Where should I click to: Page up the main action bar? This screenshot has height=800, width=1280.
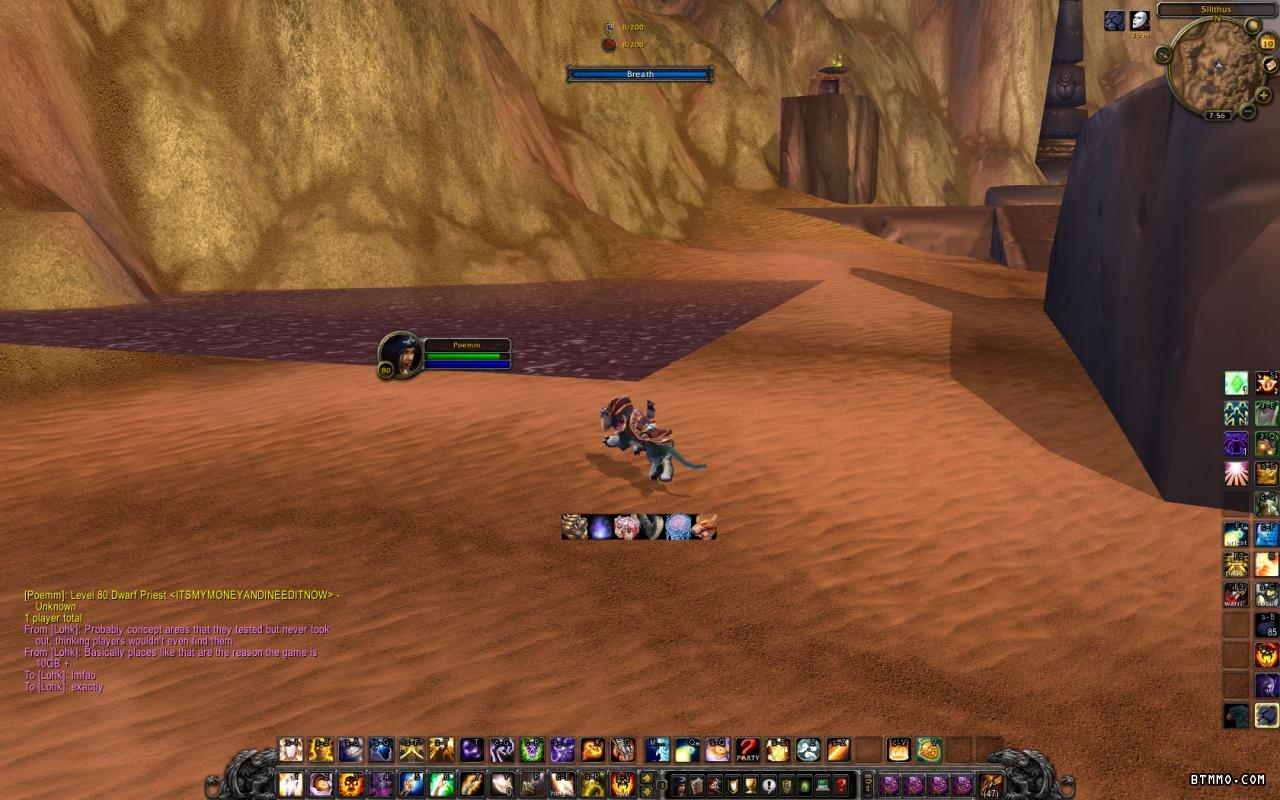coord(647,778)
